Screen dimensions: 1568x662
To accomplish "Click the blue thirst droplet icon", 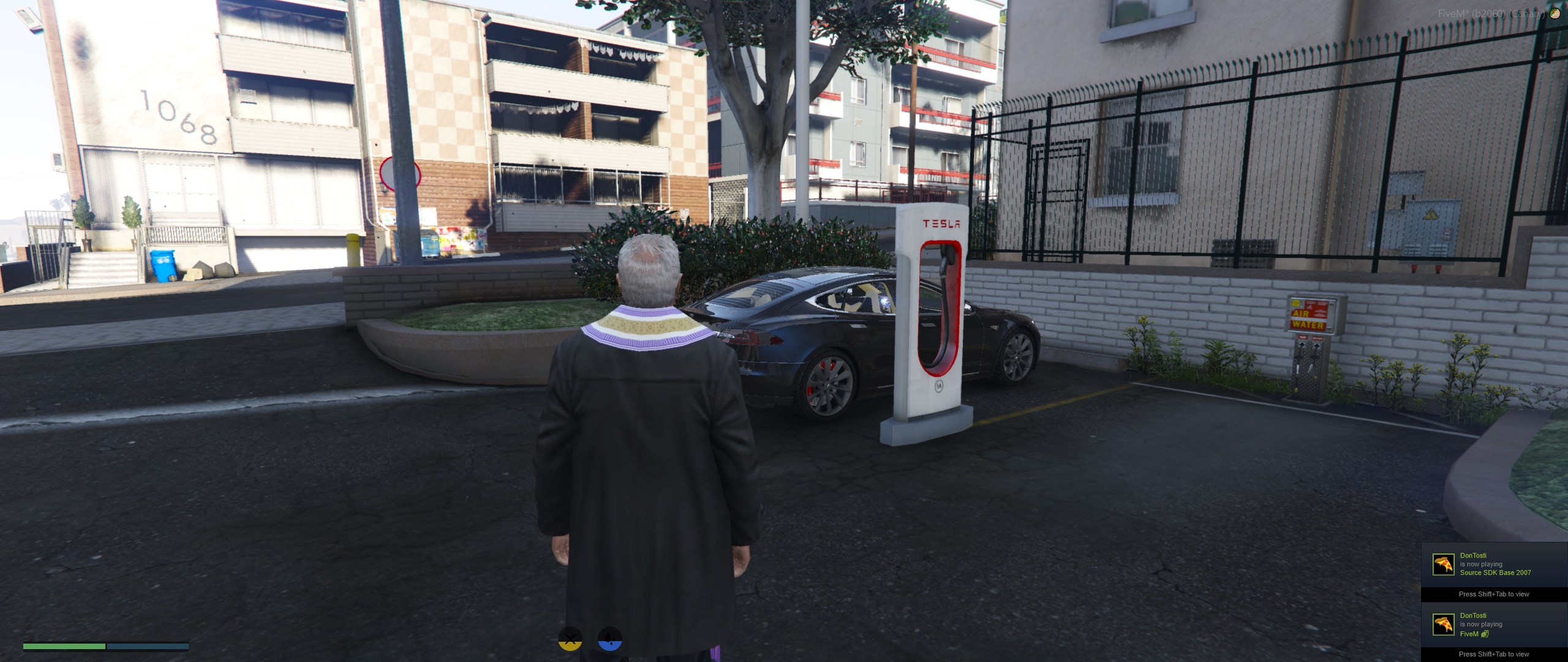I will [x=609, y=638].
